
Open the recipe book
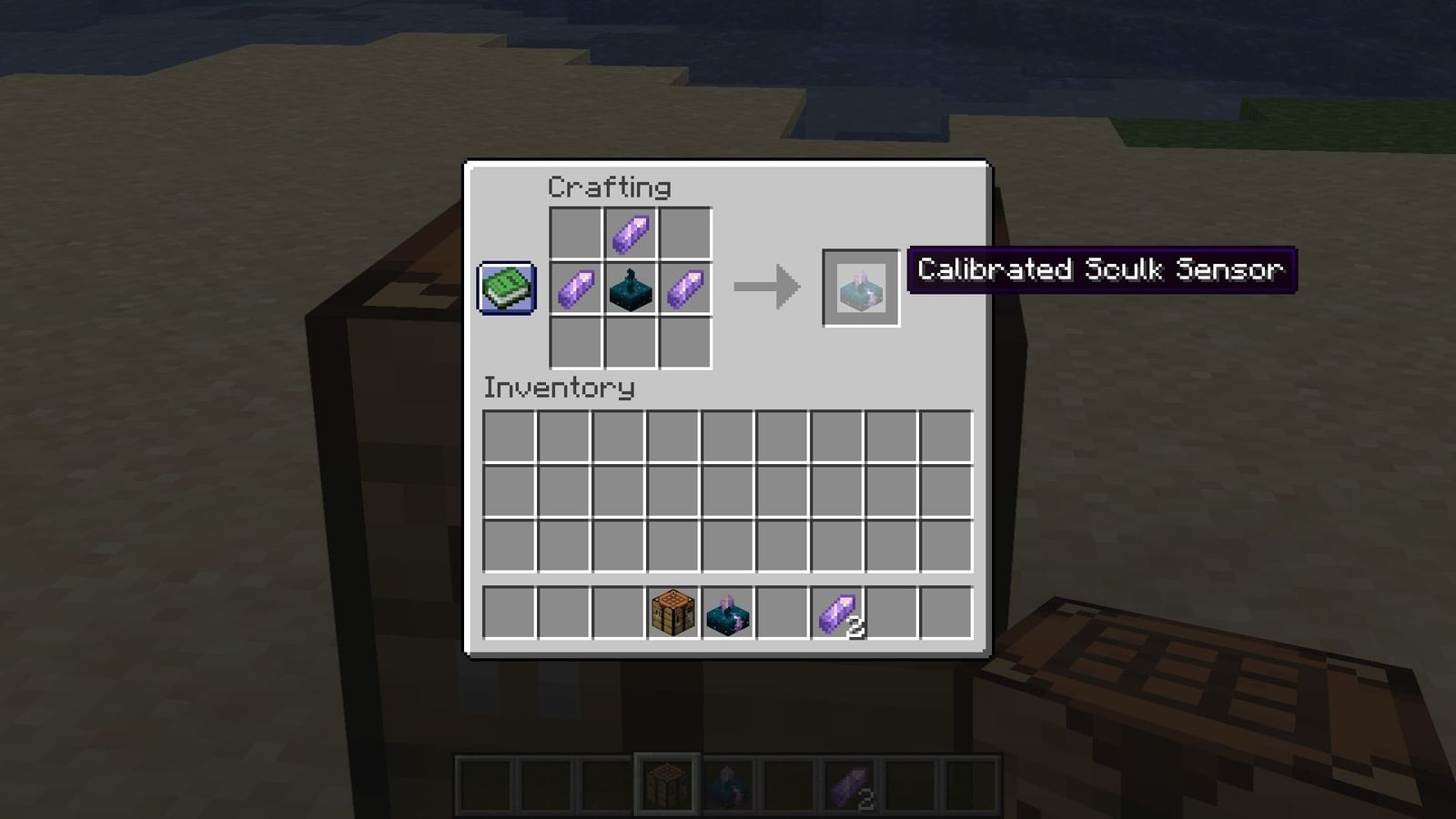click(x=506, y=288)
